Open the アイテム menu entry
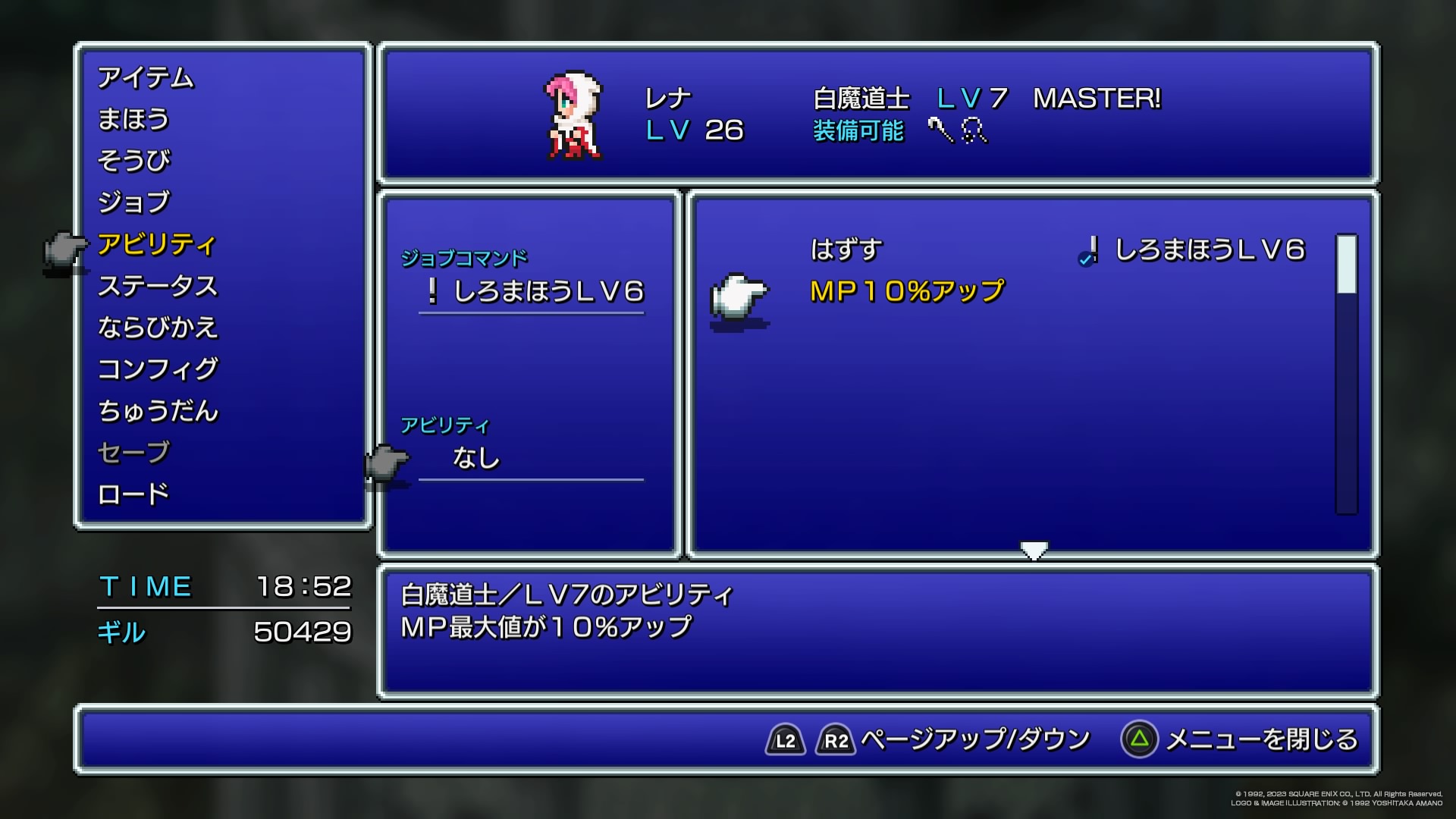 (x=146, y=77)
